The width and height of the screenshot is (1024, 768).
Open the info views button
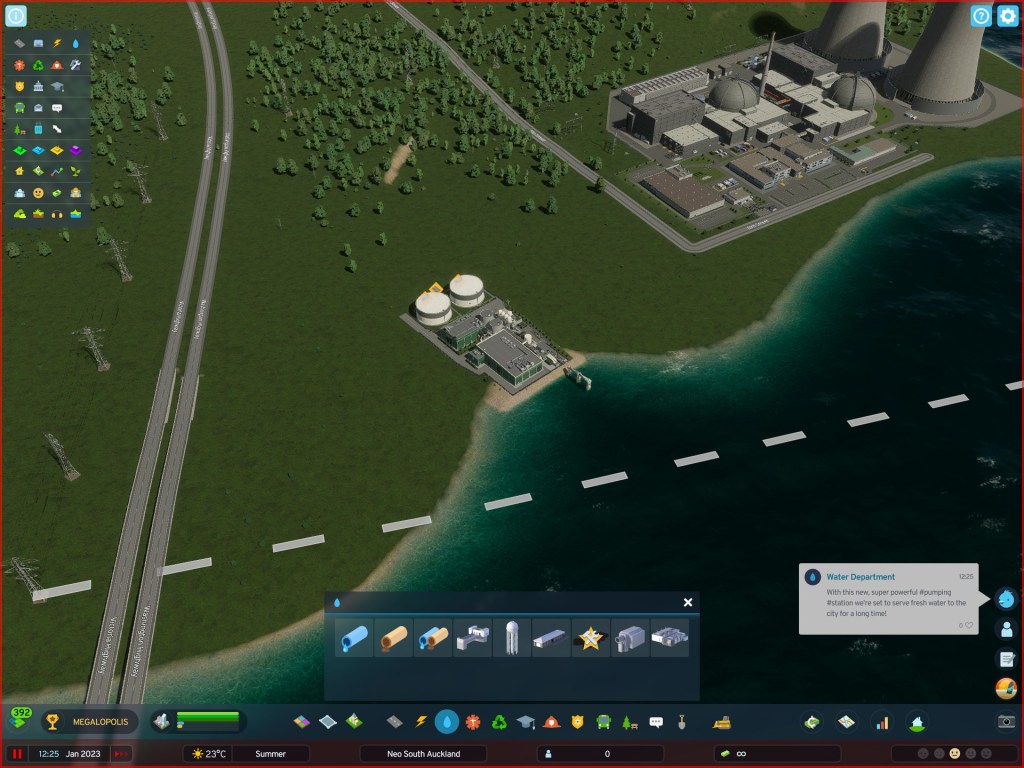[17, 16]
